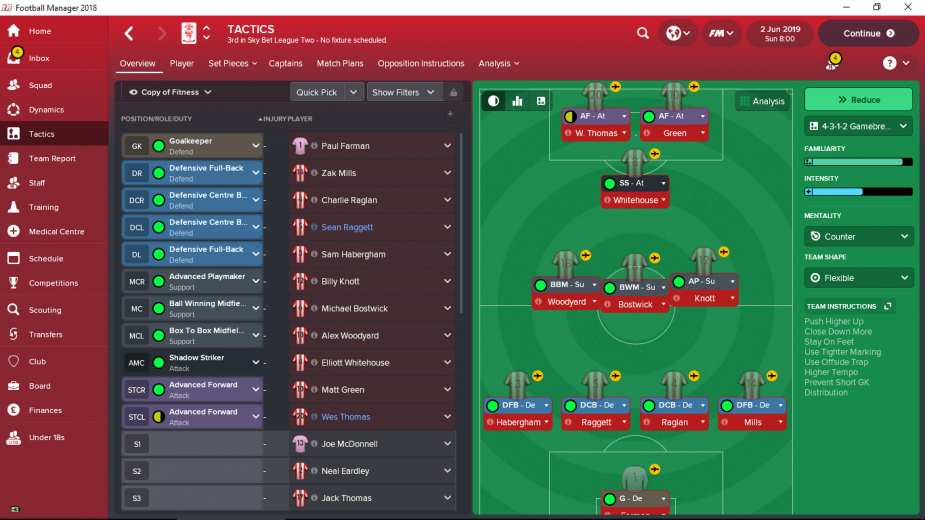Close the Football Manager window

click(x=907, y=7)
